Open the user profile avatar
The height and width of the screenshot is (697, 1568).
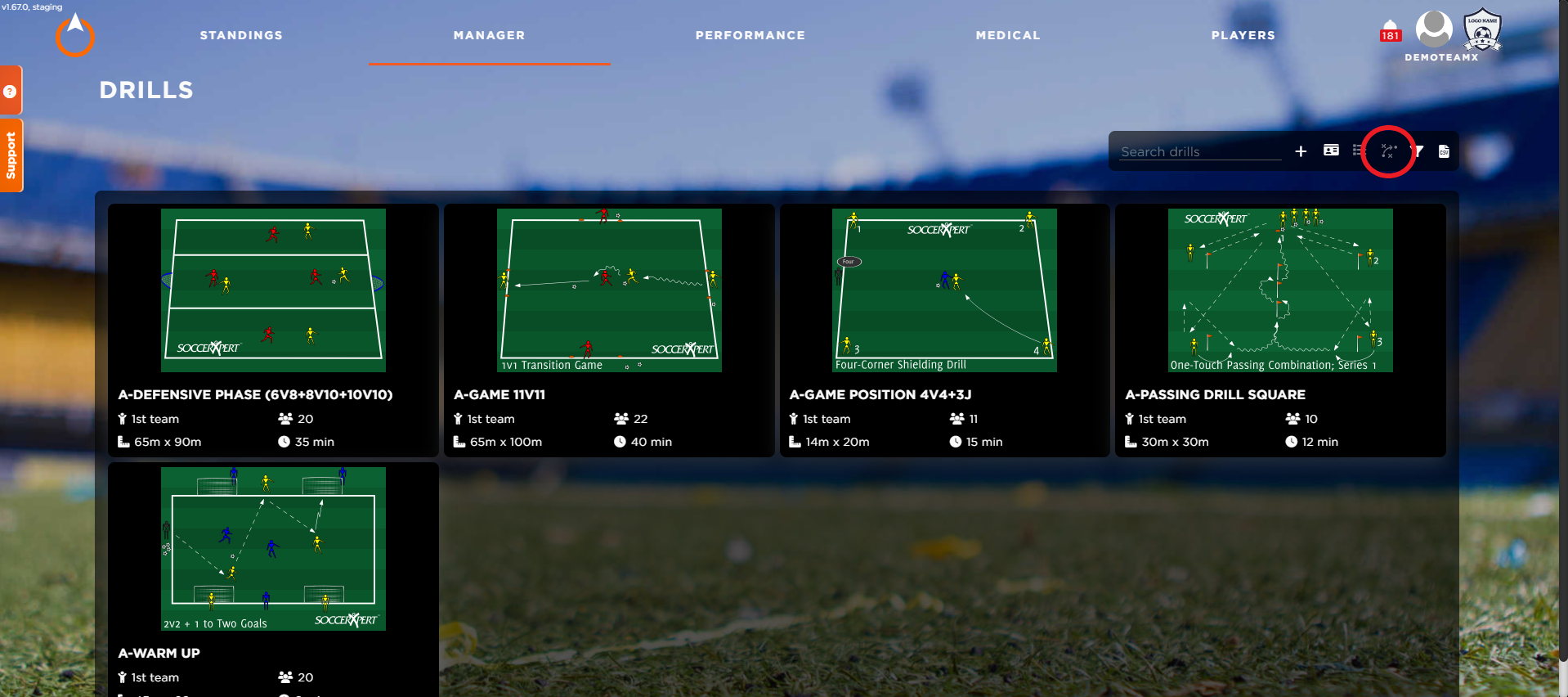(x=1433, y=29)
